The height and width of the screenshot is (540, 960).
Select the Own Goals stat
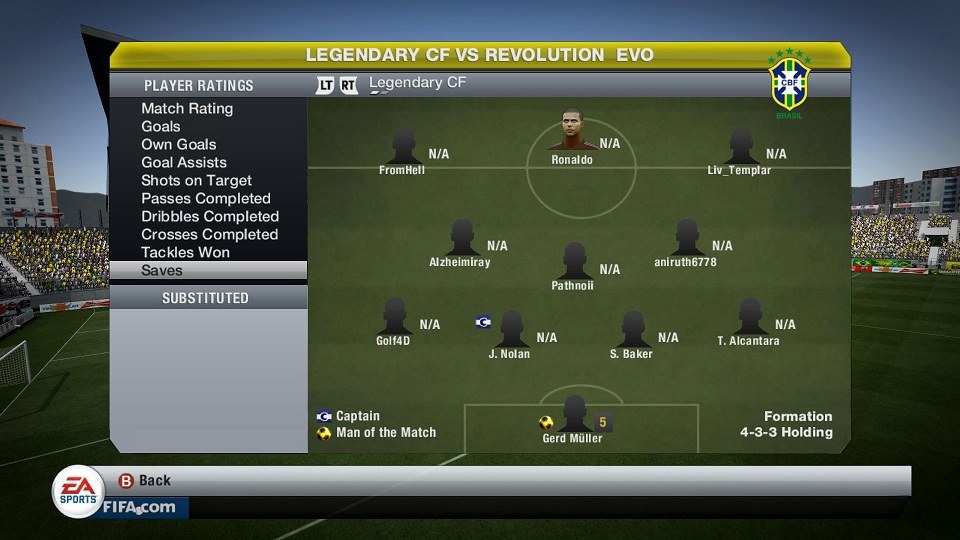click(x=179, y=144)
